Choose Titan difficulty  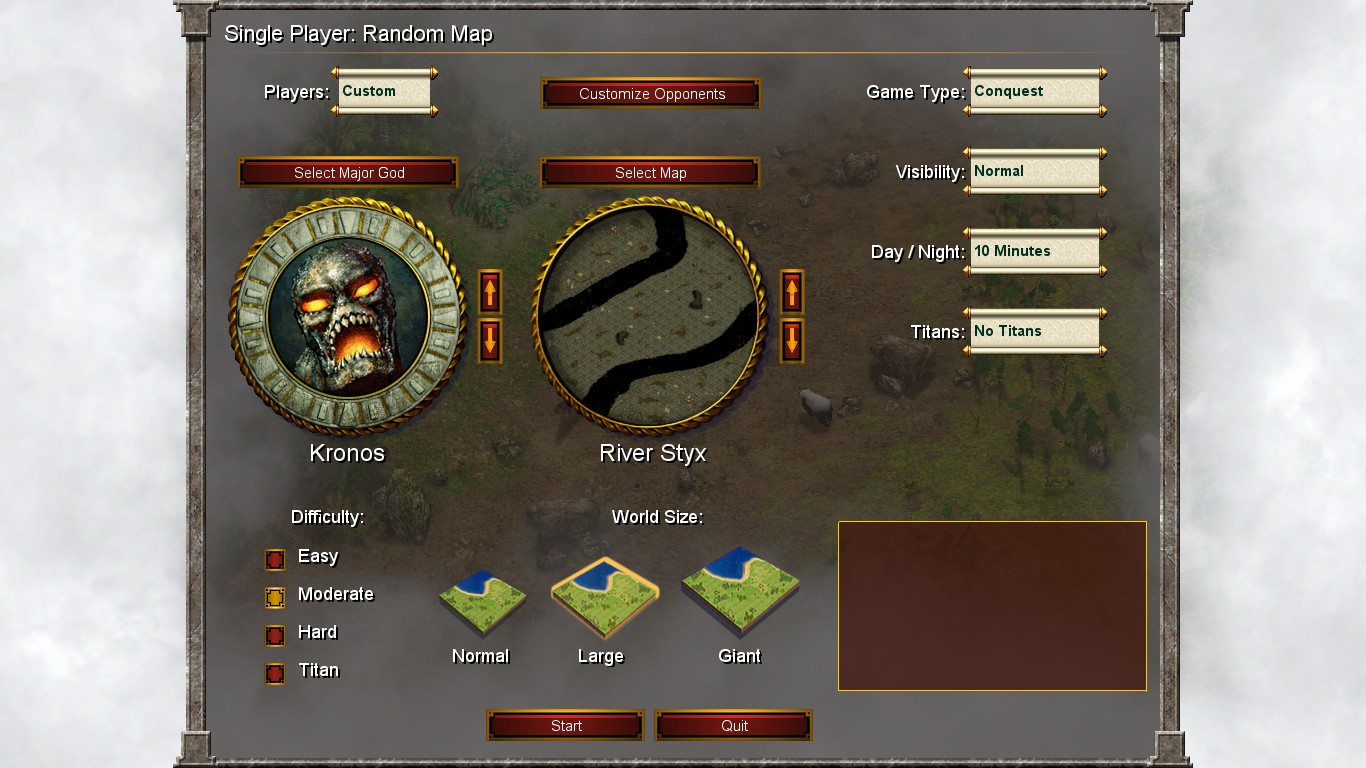[x=275, y=673]
